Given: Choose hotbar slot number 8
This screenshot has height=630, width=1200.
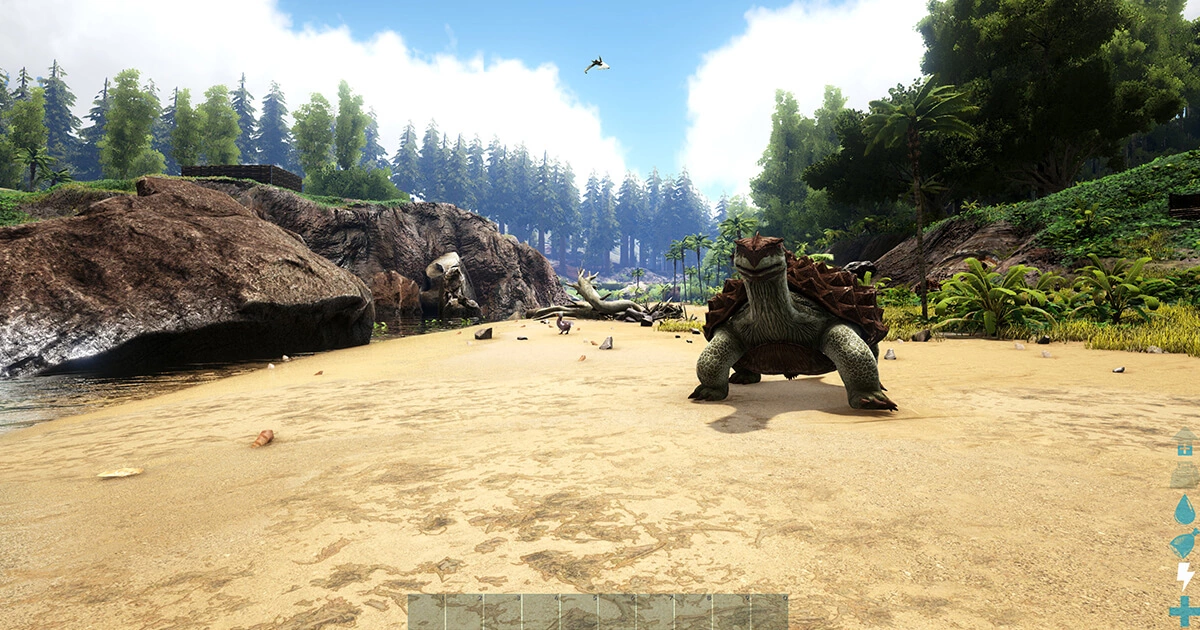Looking at the screenshot, I should 693,612.
